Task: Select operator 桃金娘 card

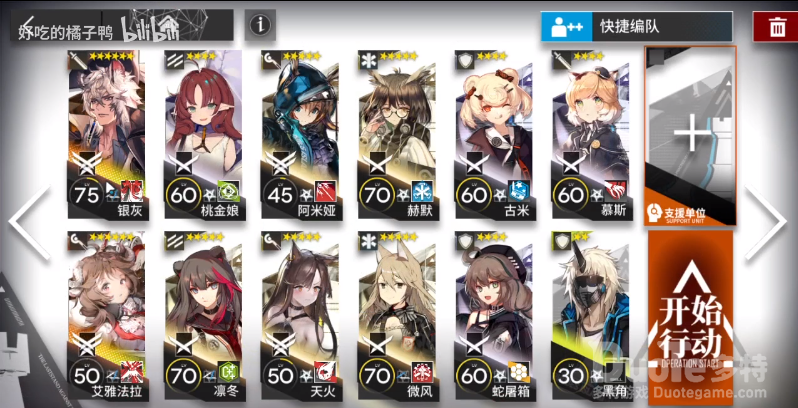Action: 202,130
